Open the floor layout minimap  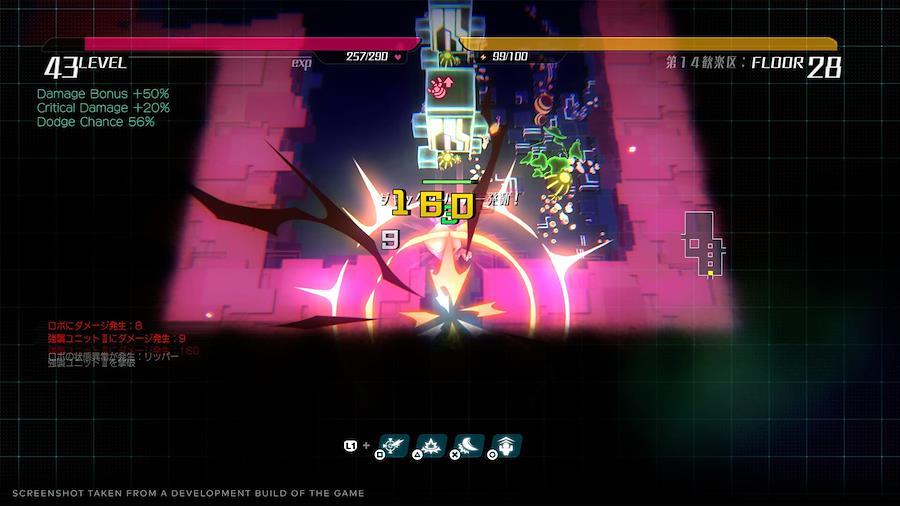pyautogui.click(x=701, y=245)
